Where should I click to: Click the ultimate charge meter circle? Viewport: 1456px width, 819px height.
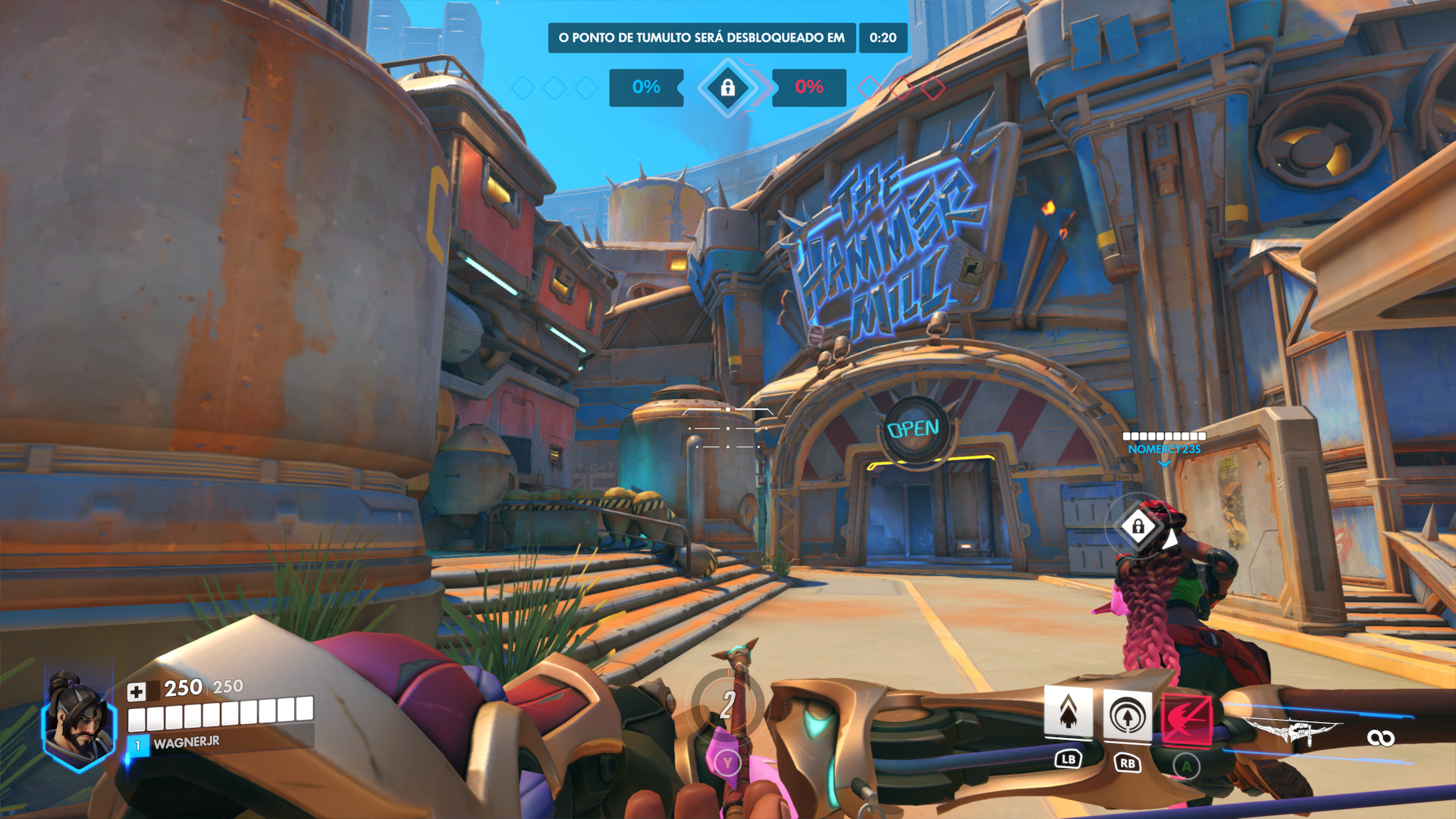click(726, 704)
